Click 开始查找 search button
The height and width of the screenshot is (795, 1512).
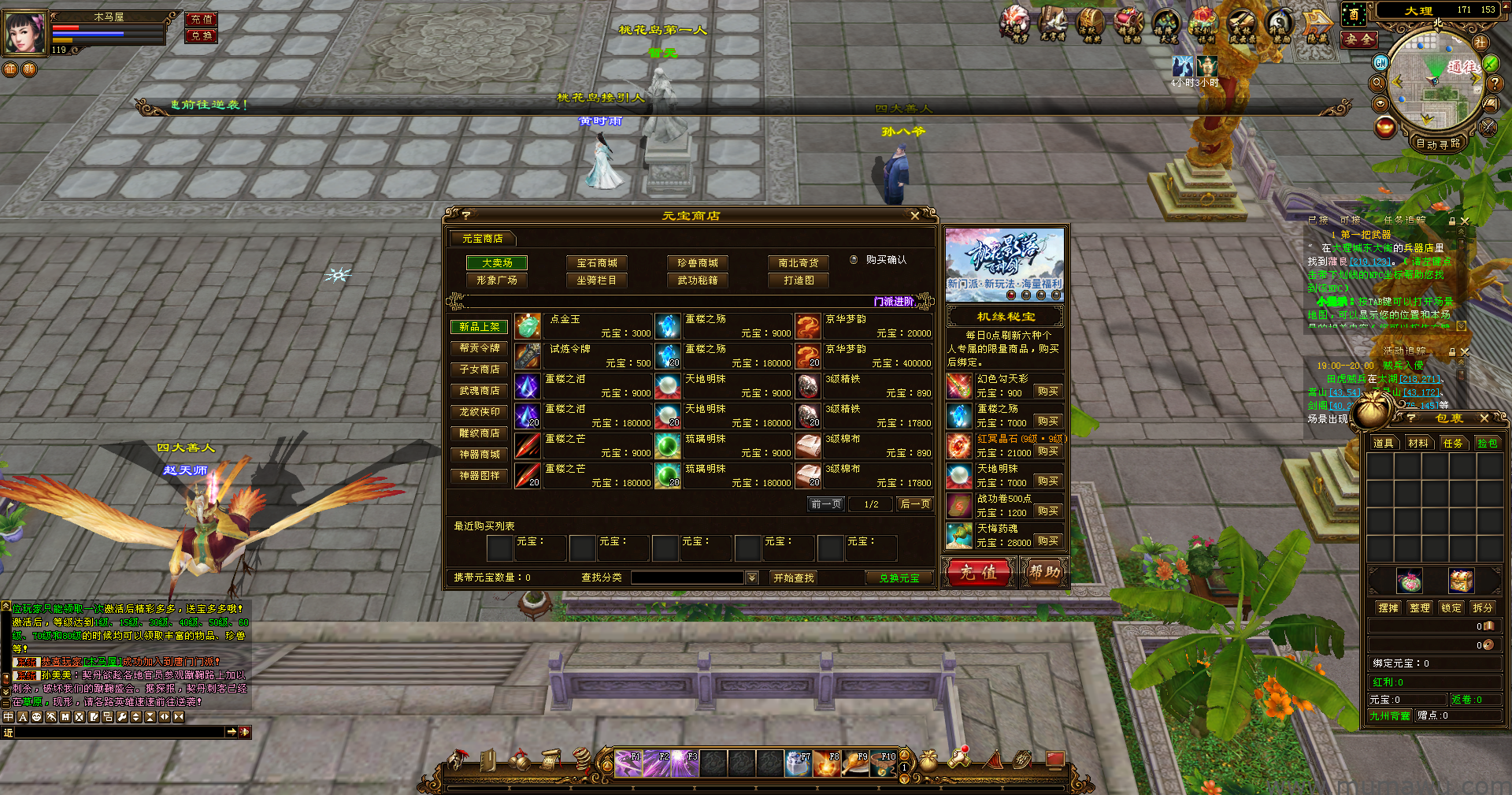coord(794,578)
